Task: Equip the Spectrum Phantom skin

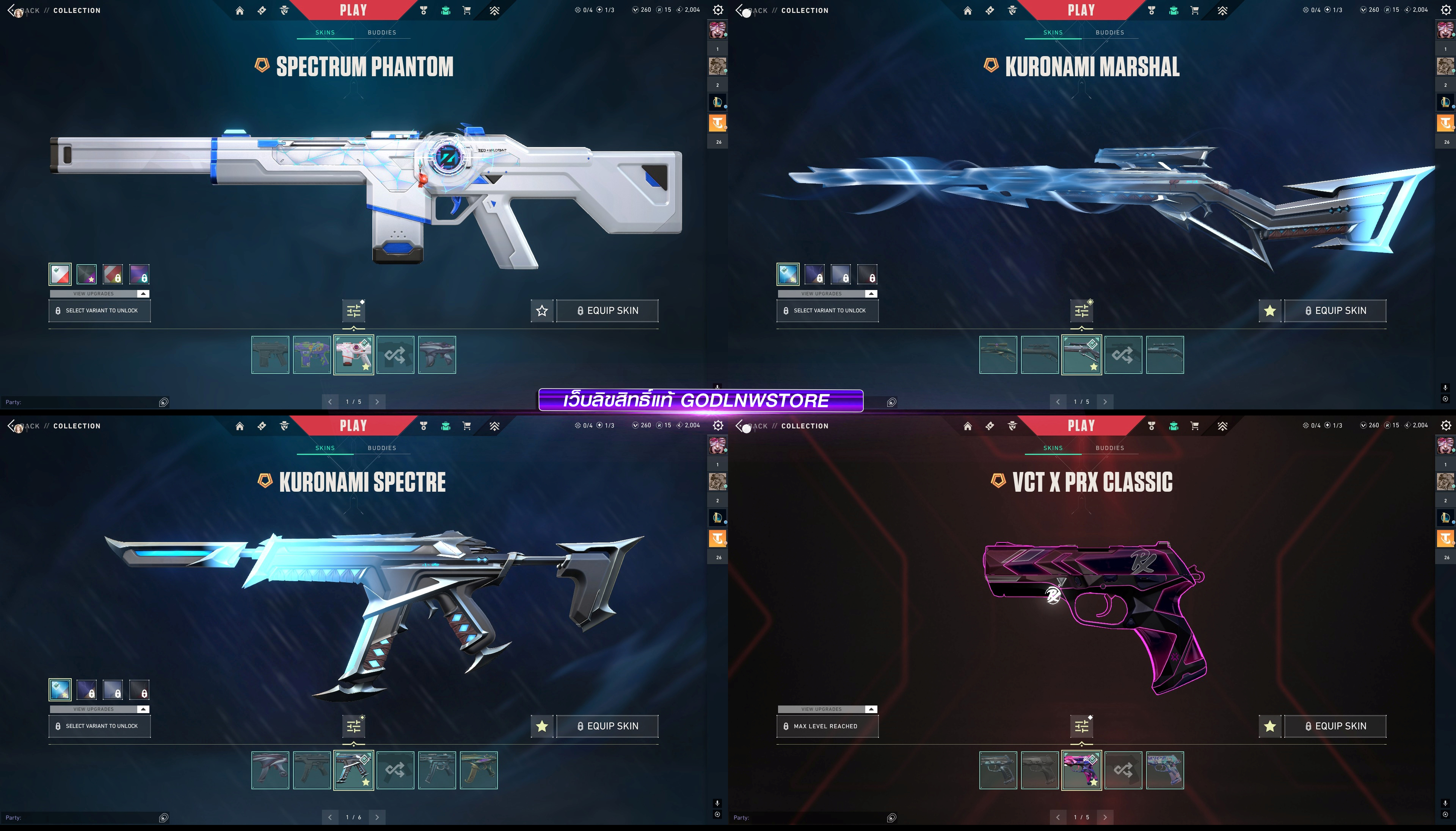Action: [x=607, y=310]
